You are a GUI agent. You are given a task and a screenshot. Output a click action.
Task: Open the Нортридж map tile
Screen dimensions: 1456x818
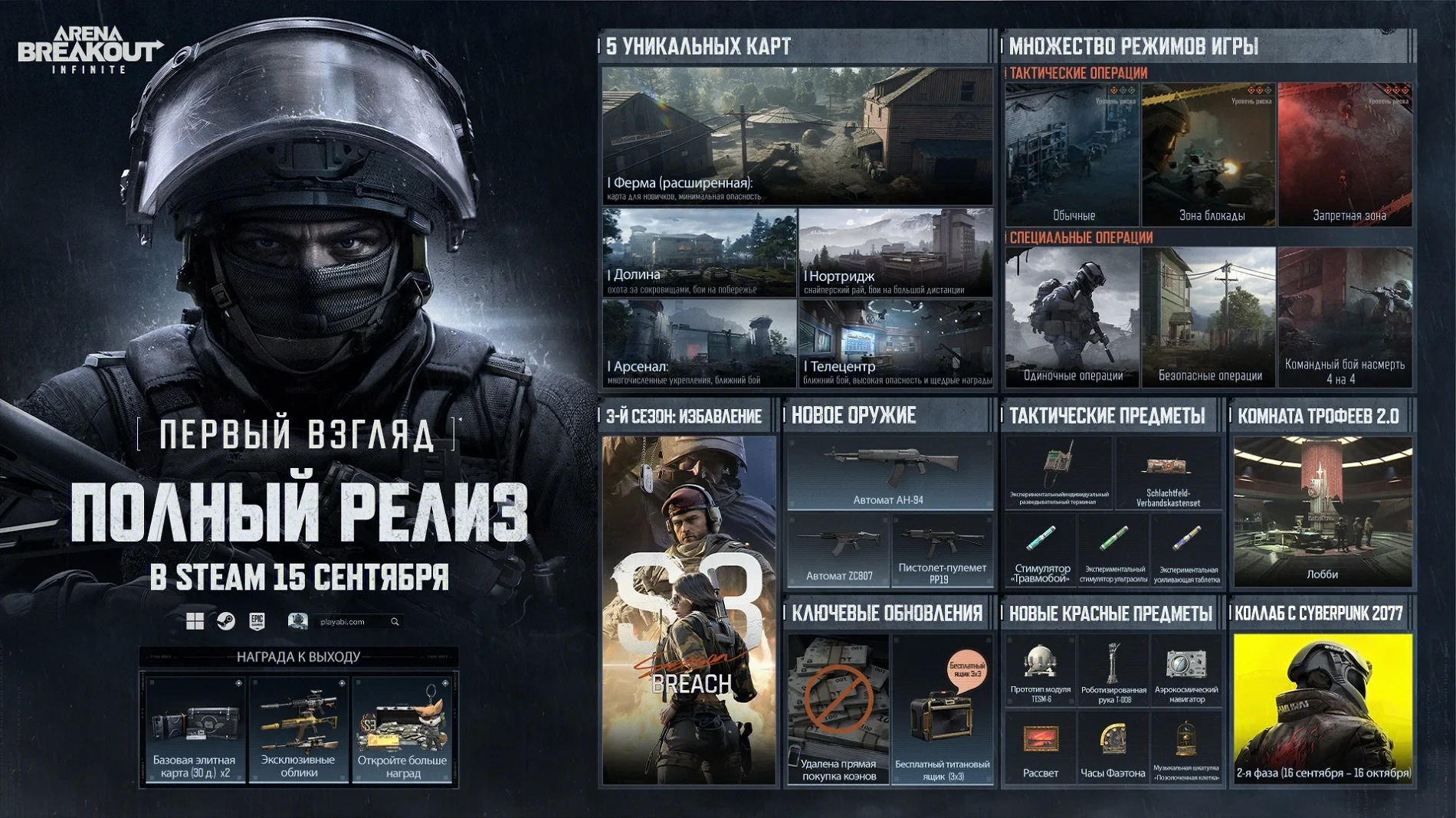895,252
